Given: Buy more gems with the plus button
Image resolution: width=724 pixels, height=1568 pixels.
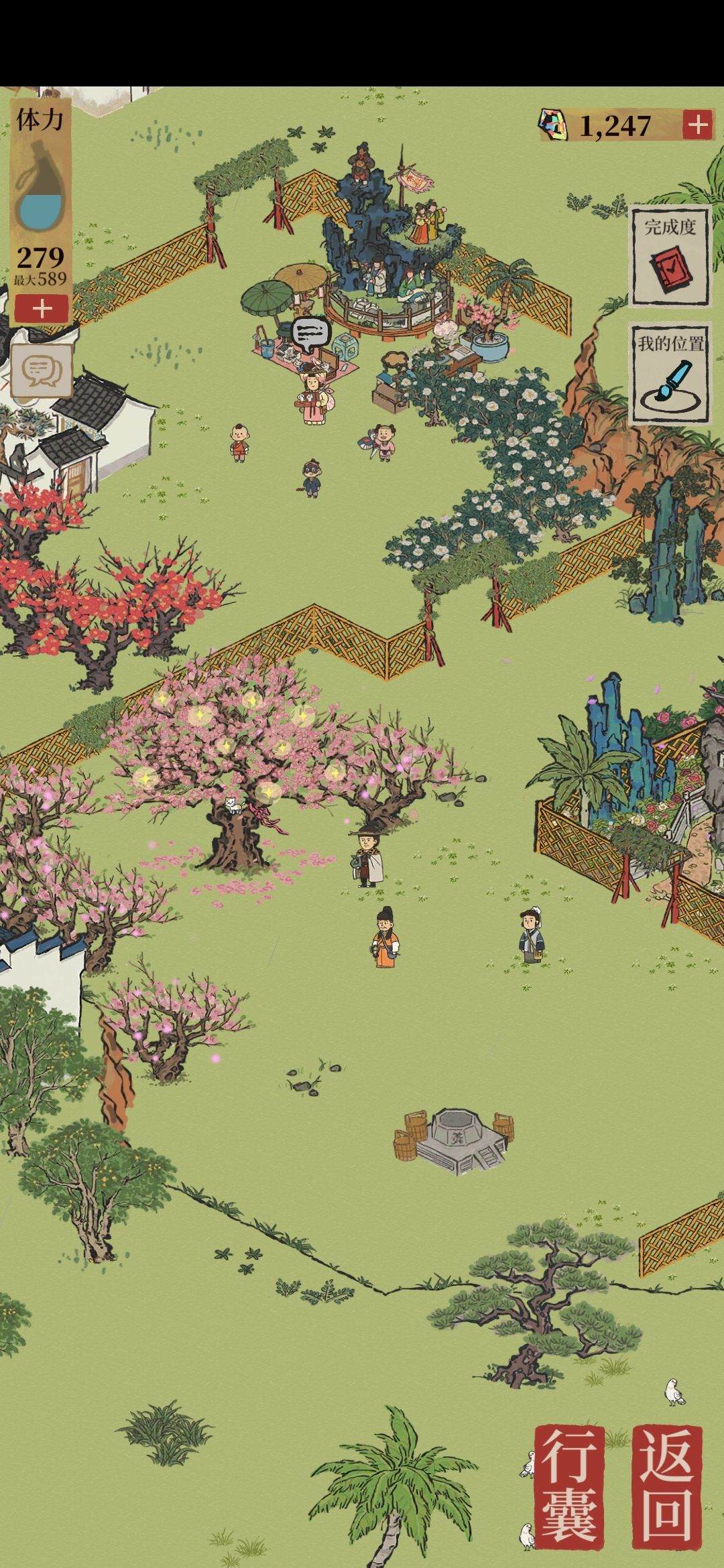Looking at the screenshot, I should [x=698, y=125].
